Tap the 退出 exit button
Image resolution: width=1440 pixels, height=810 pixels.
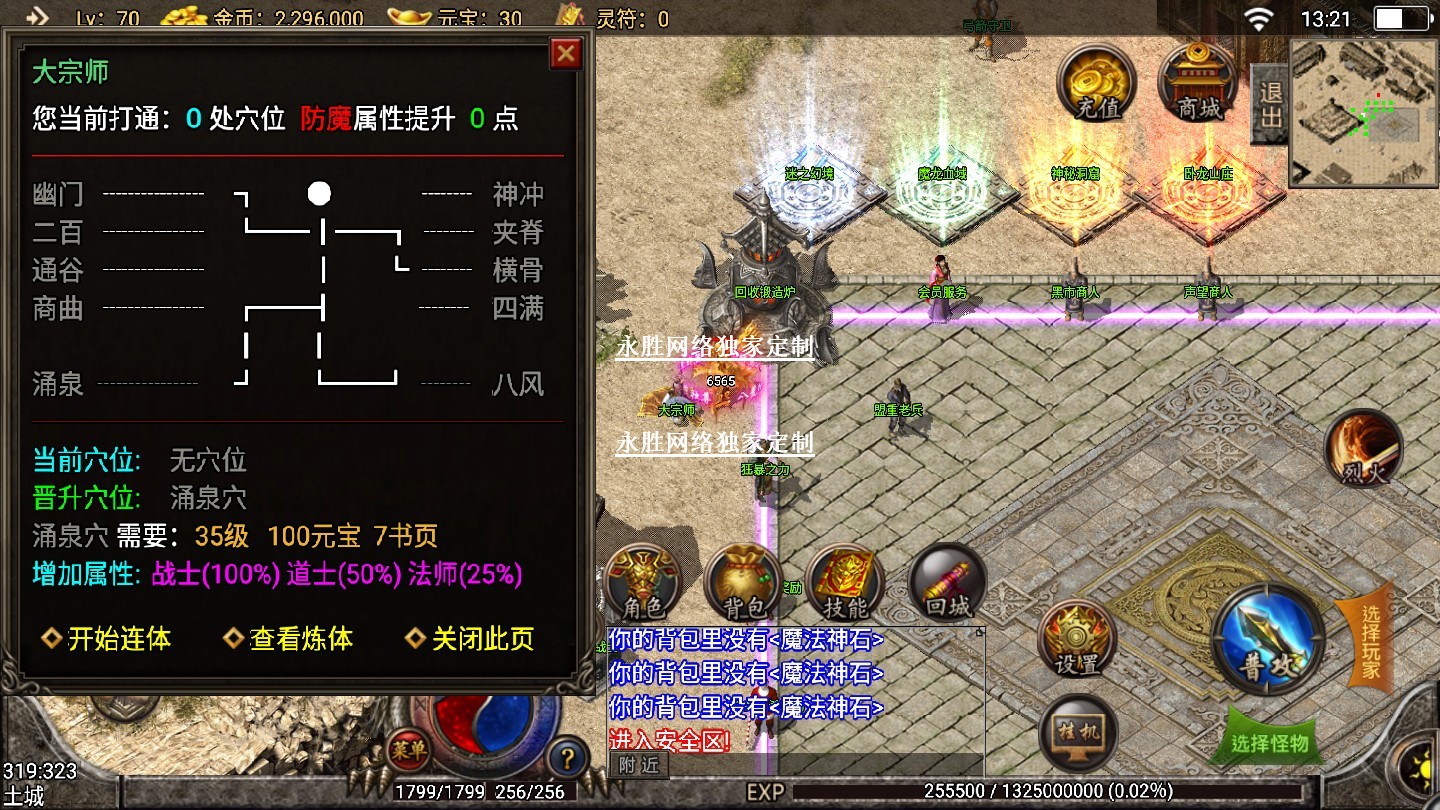click(x=1270, y=105)
